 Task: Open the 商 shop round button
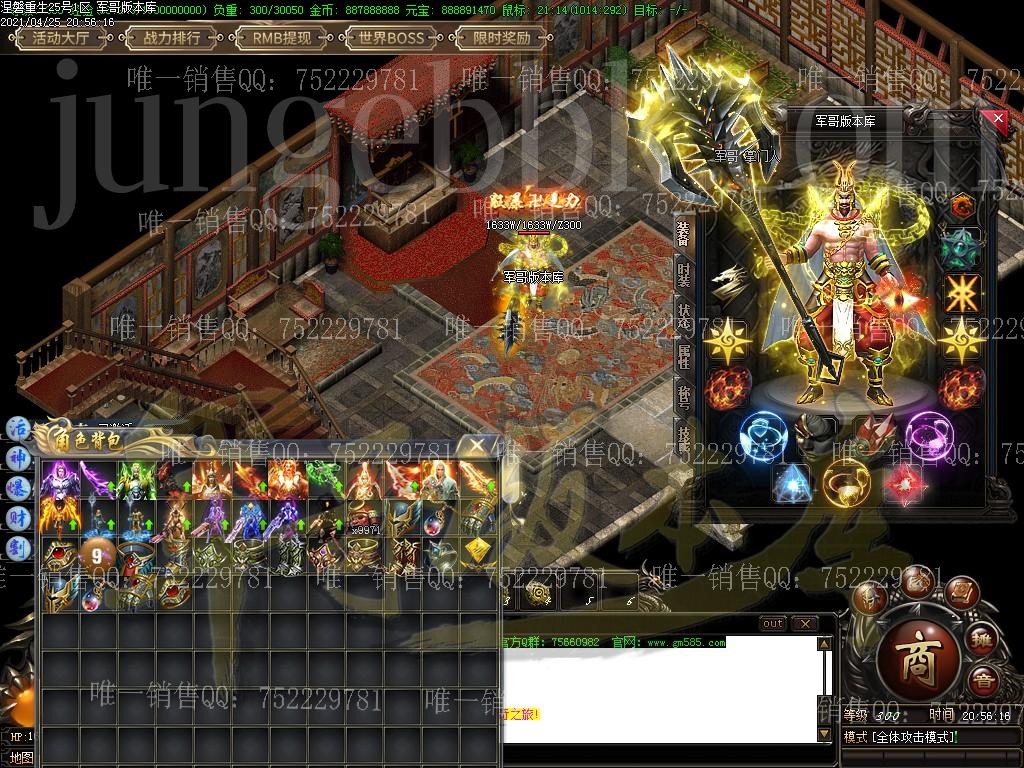coord(917,657)
